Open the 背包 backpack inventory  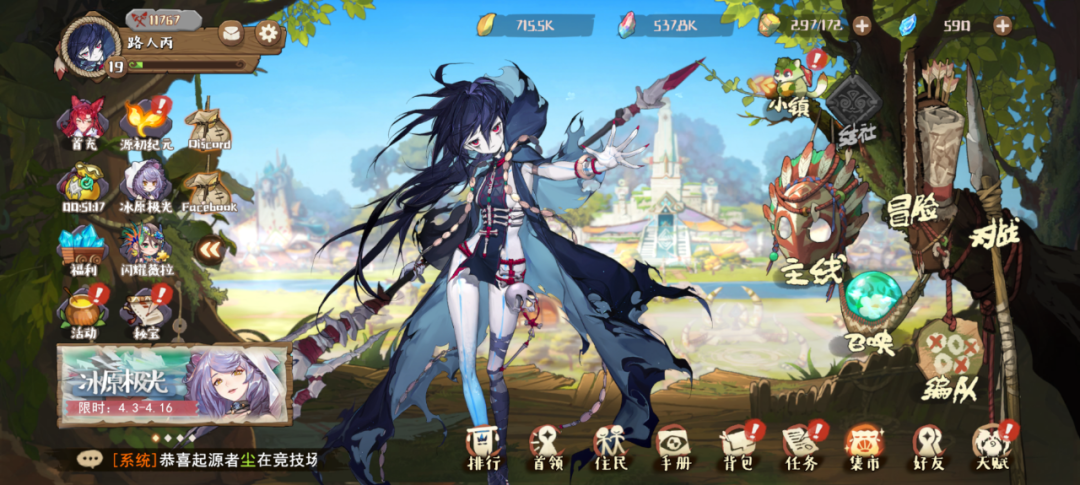[735, 447]
